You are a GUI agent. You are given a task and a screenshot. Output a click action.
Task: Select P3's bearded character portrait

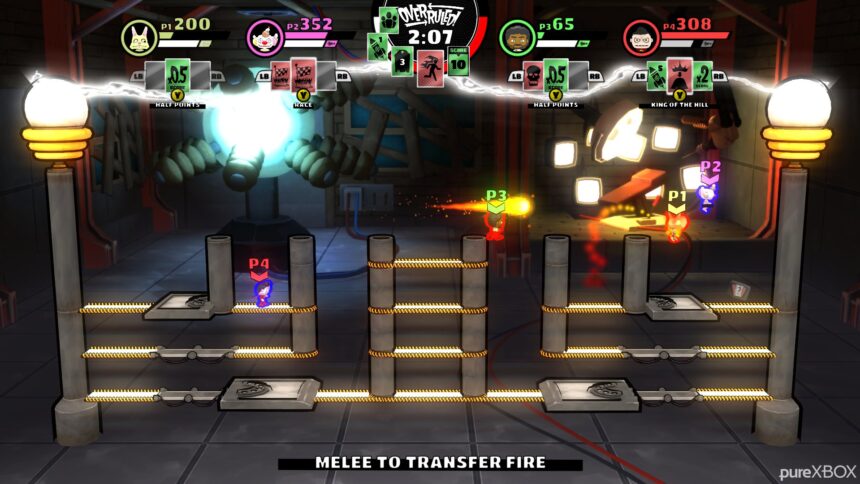516,37
